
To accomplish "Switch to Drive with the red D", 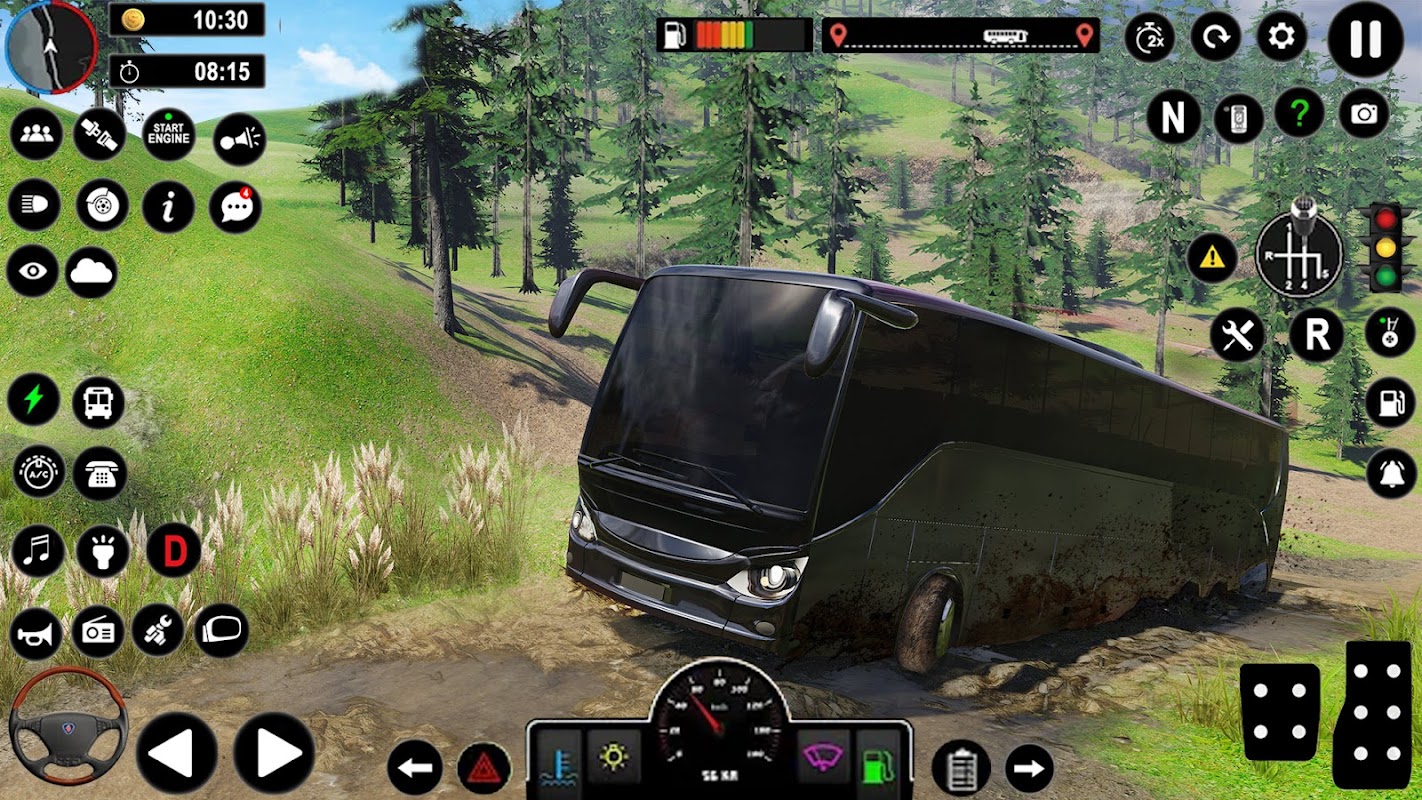I will [x=174, y=551].
